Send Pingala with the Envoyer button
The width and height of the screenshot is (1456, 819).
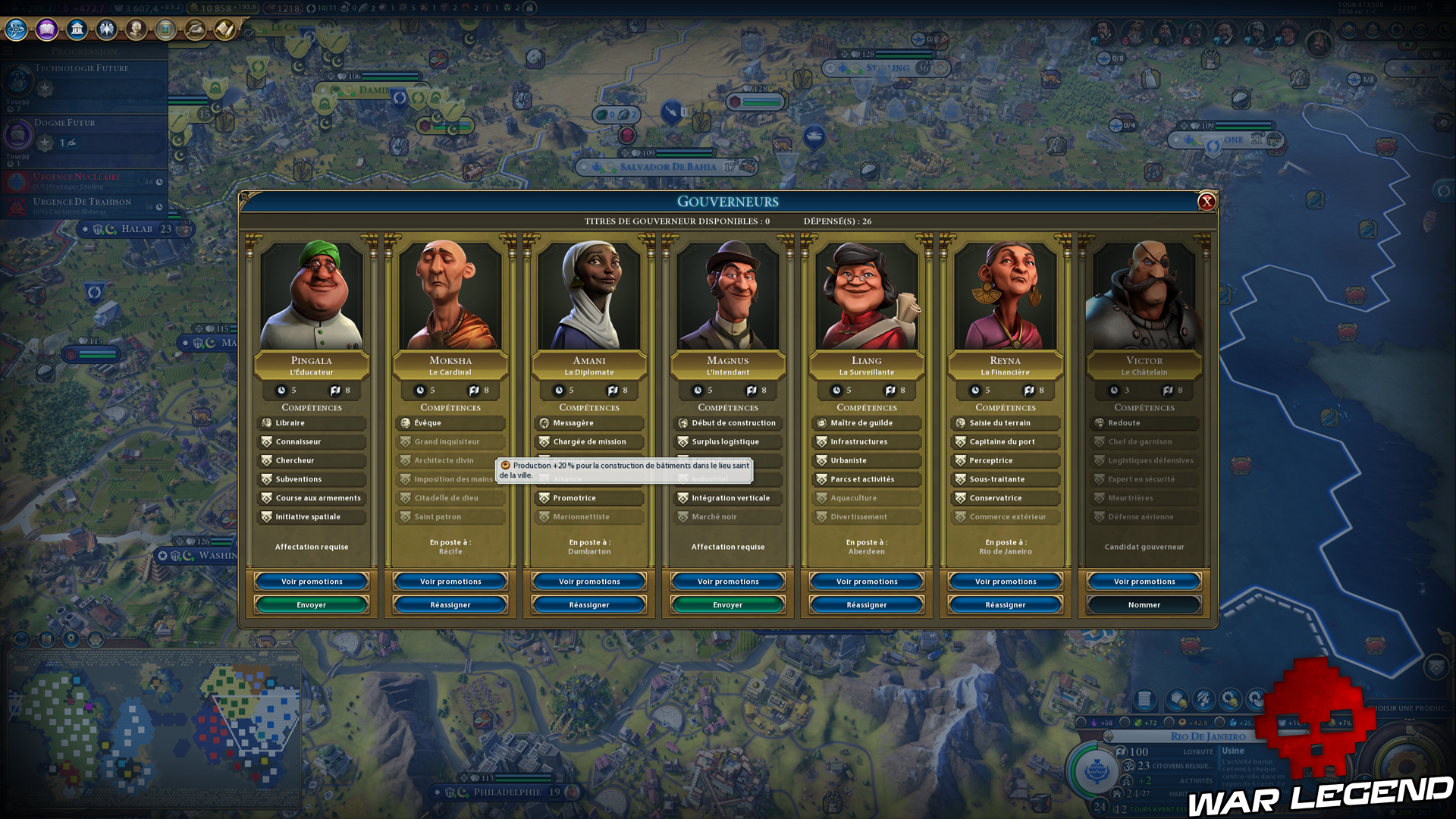coord(312,605)
